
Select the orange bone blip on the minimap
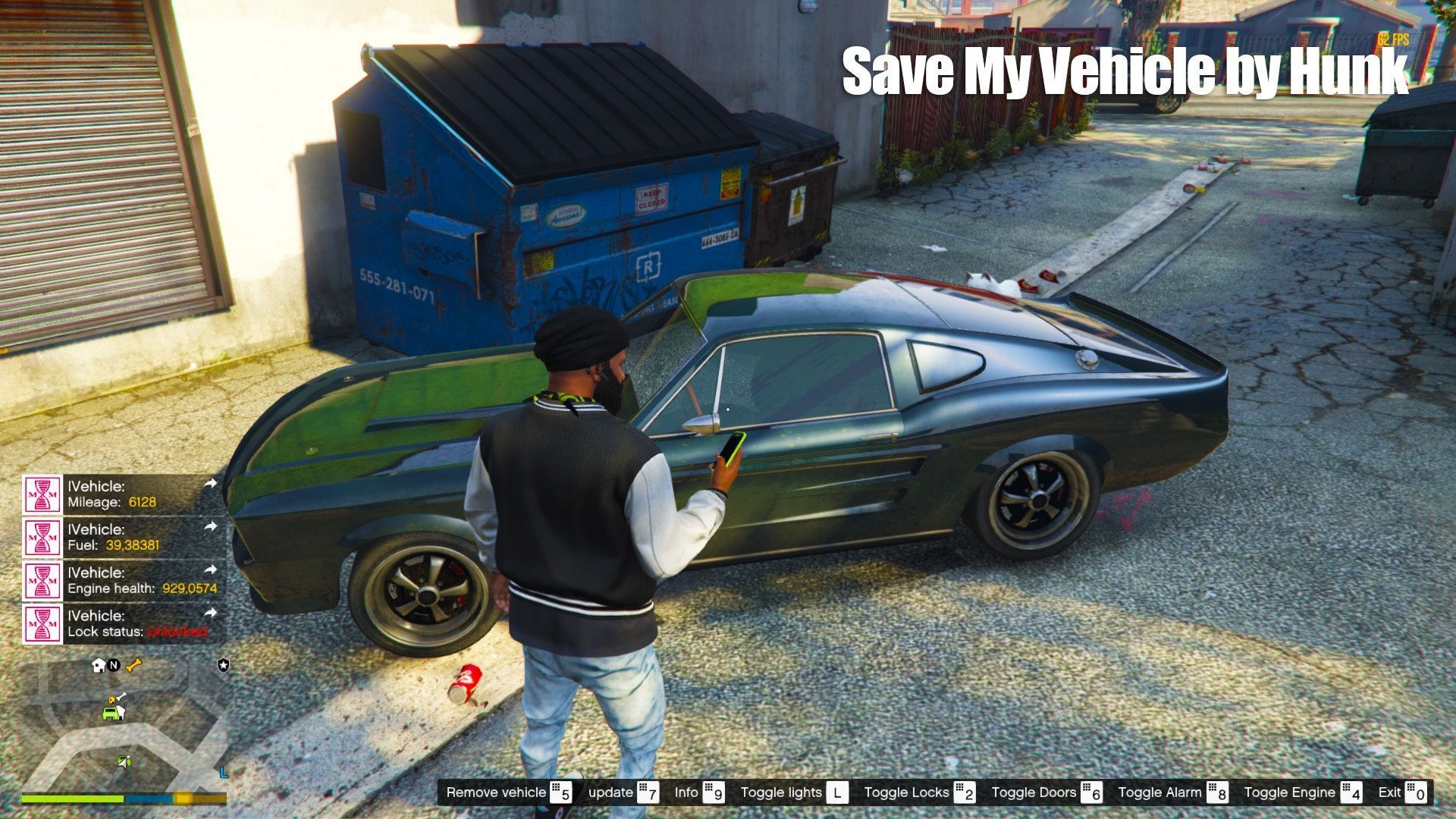(134, 666)
